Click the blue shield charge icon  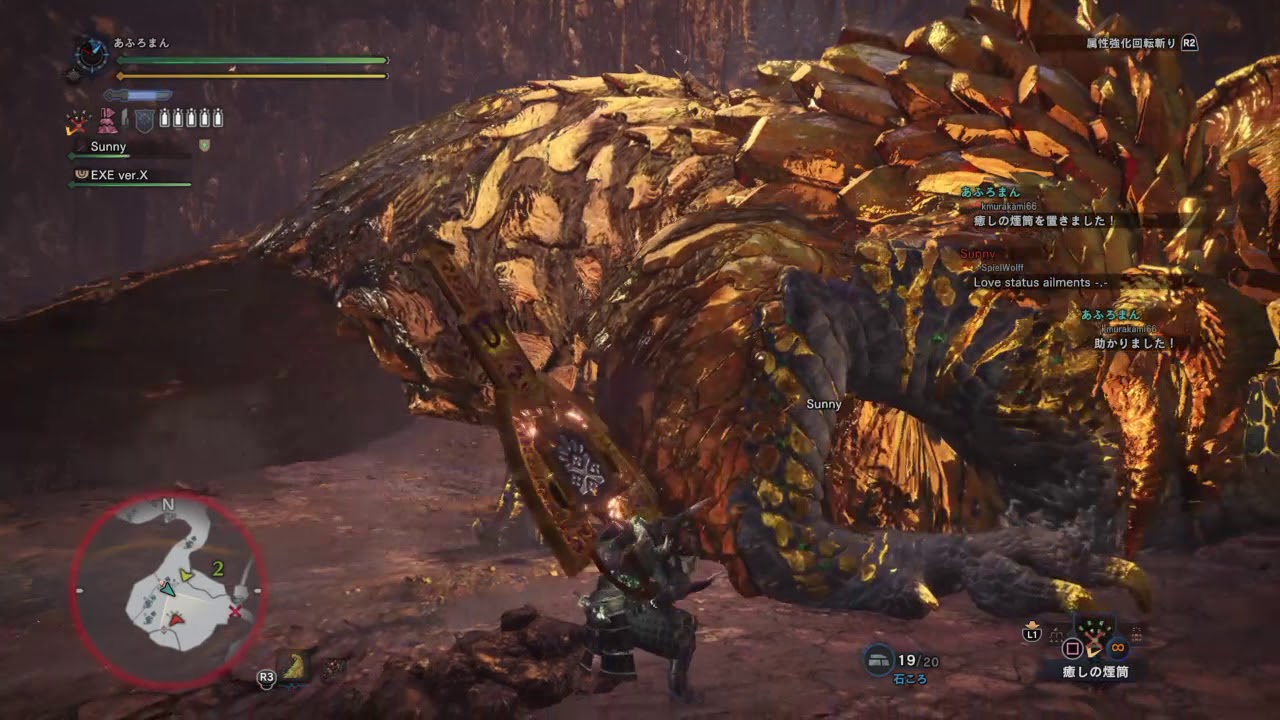tap(144, 120)
